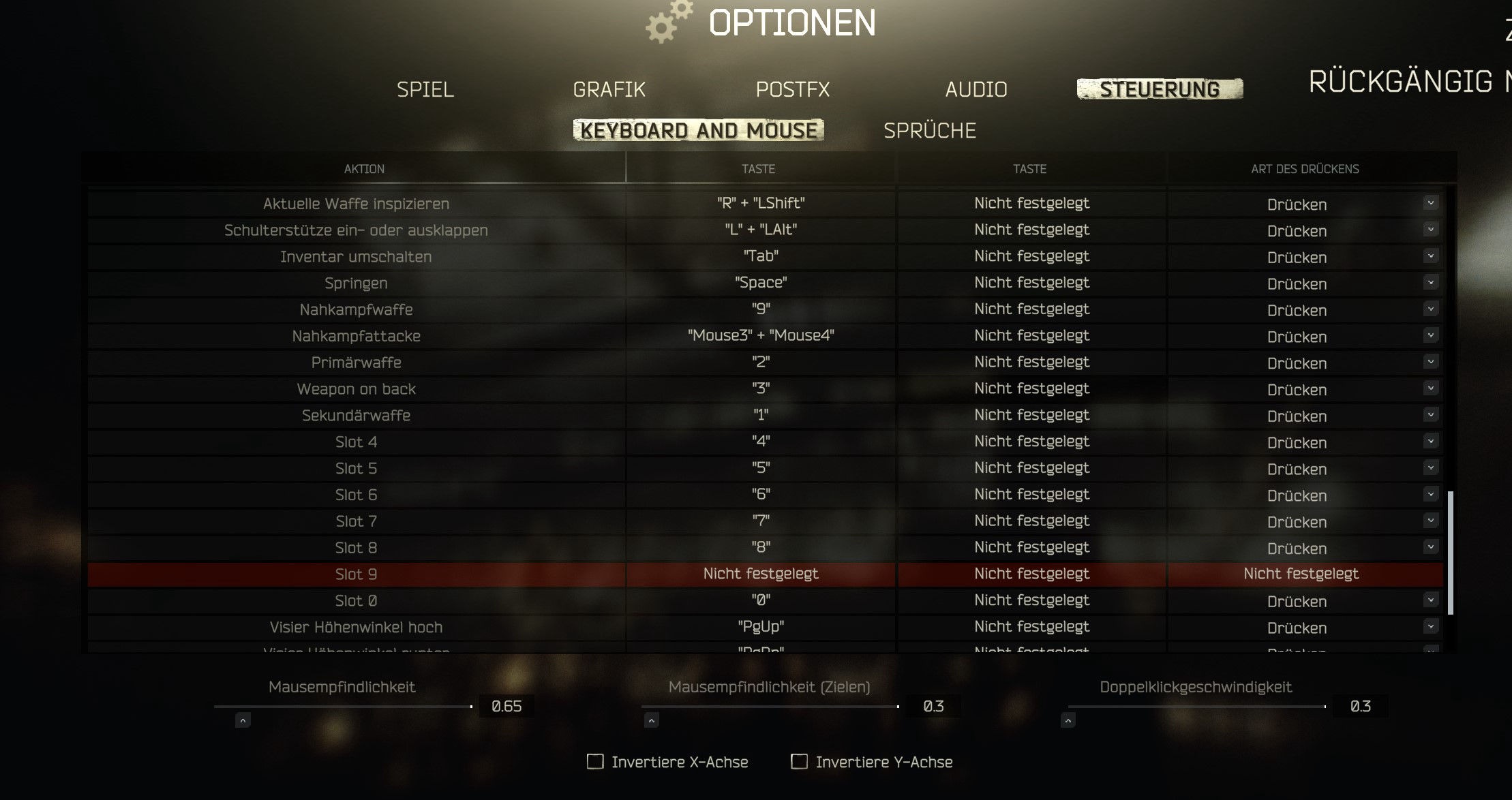Rebind the Visier Höhenwinkel hoch key "PgUp"
This screenshot has height=800, width=1512.
760,627
